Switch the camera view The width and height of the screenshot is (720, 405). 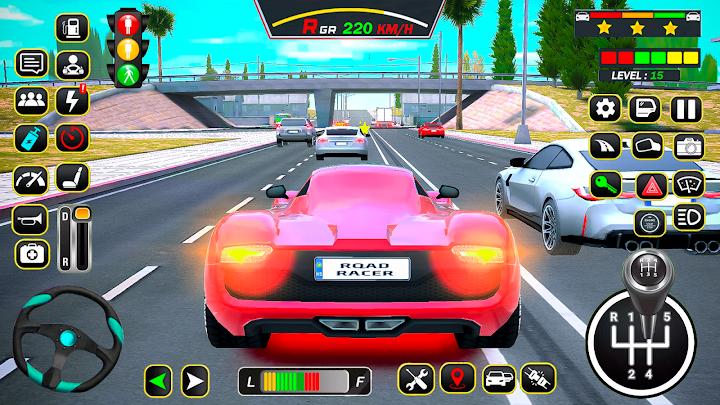689,146
